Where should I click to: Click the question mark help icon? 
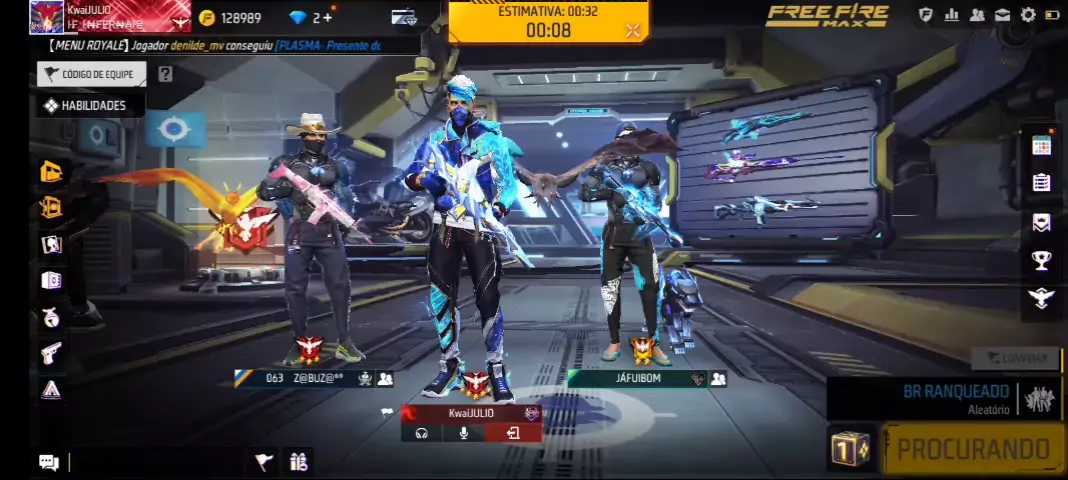pyautogui.click(x=166, y=74)
